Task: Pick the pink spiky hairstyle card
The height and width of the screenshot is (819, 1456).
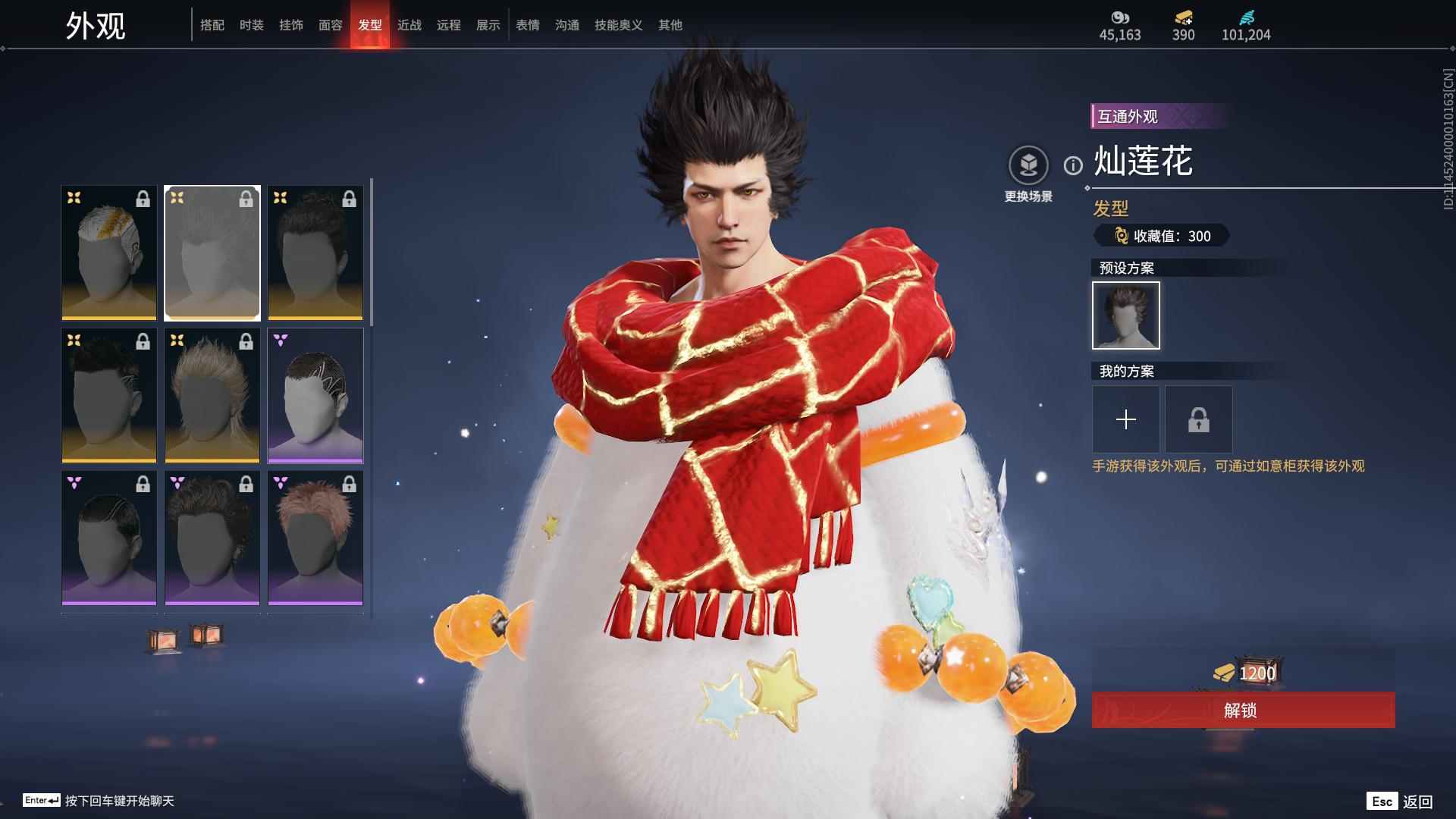Action: (315, 538)
